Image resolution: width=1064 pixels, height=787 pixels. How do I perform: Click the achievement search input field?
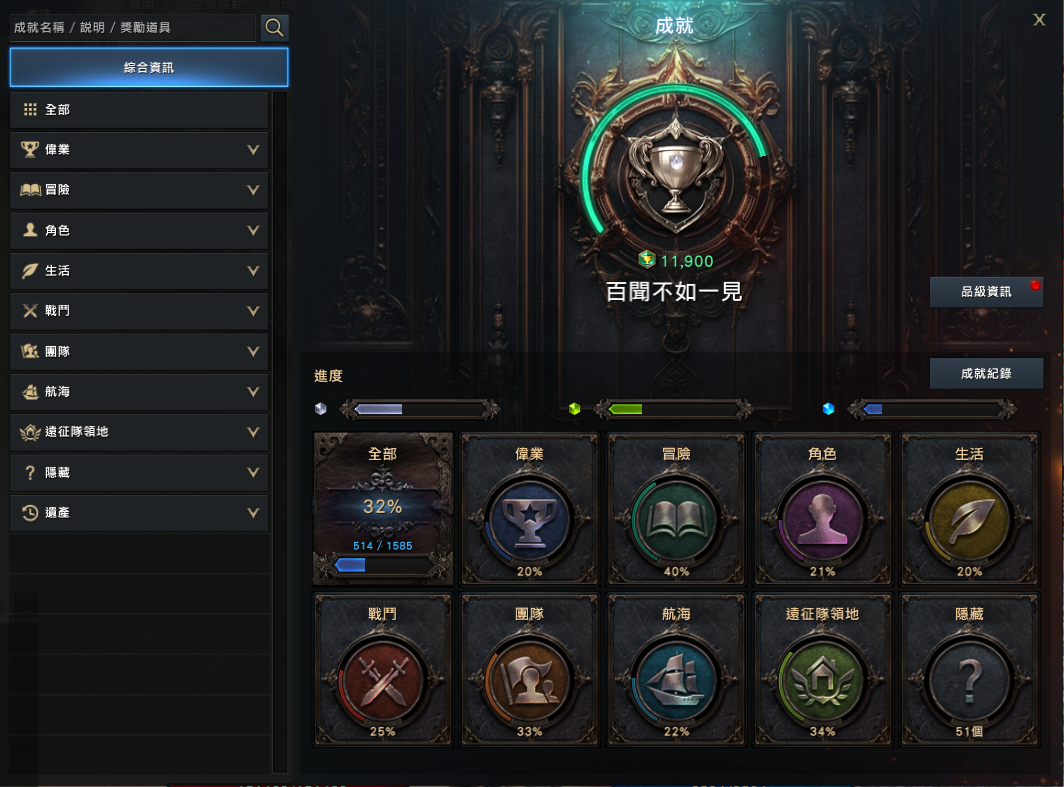132,28
